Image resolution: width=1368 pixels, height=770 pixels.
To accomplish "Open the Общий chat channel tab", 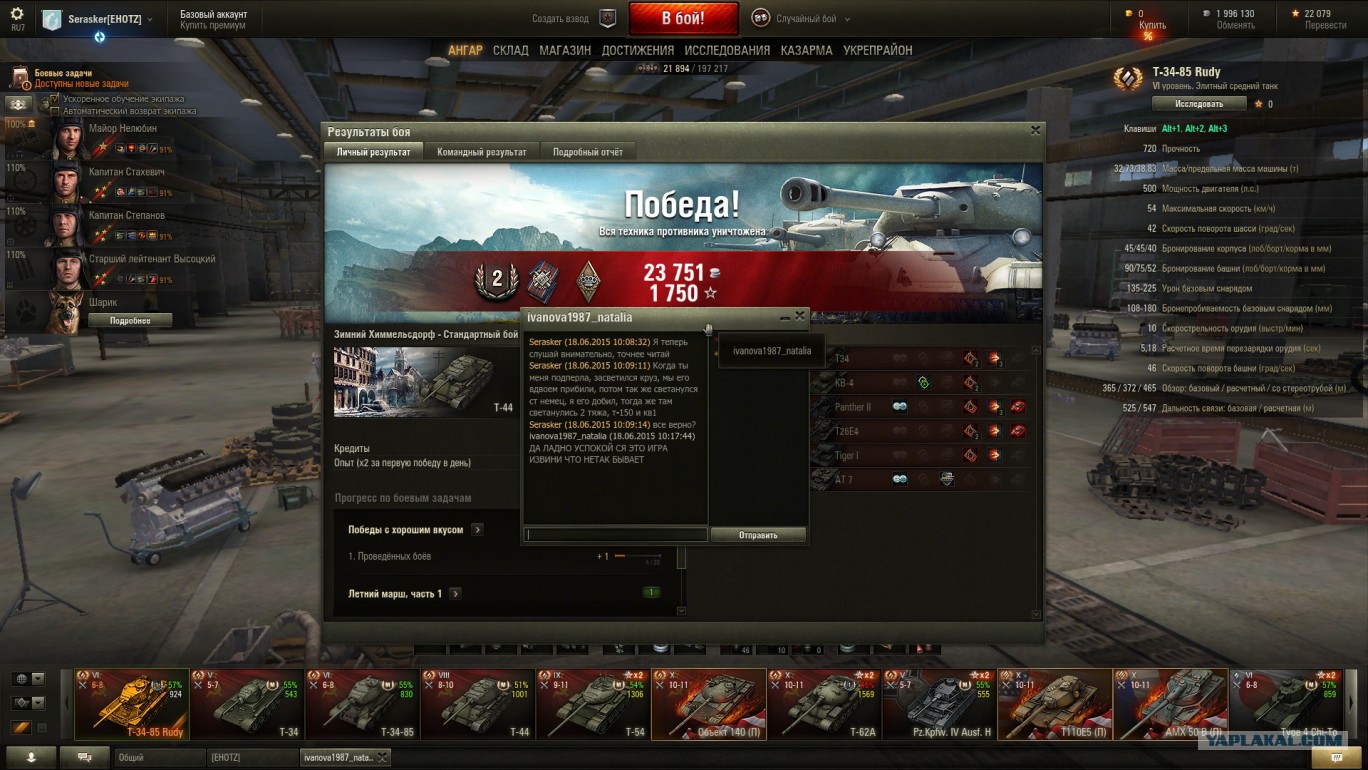I will tap(160, 758).
